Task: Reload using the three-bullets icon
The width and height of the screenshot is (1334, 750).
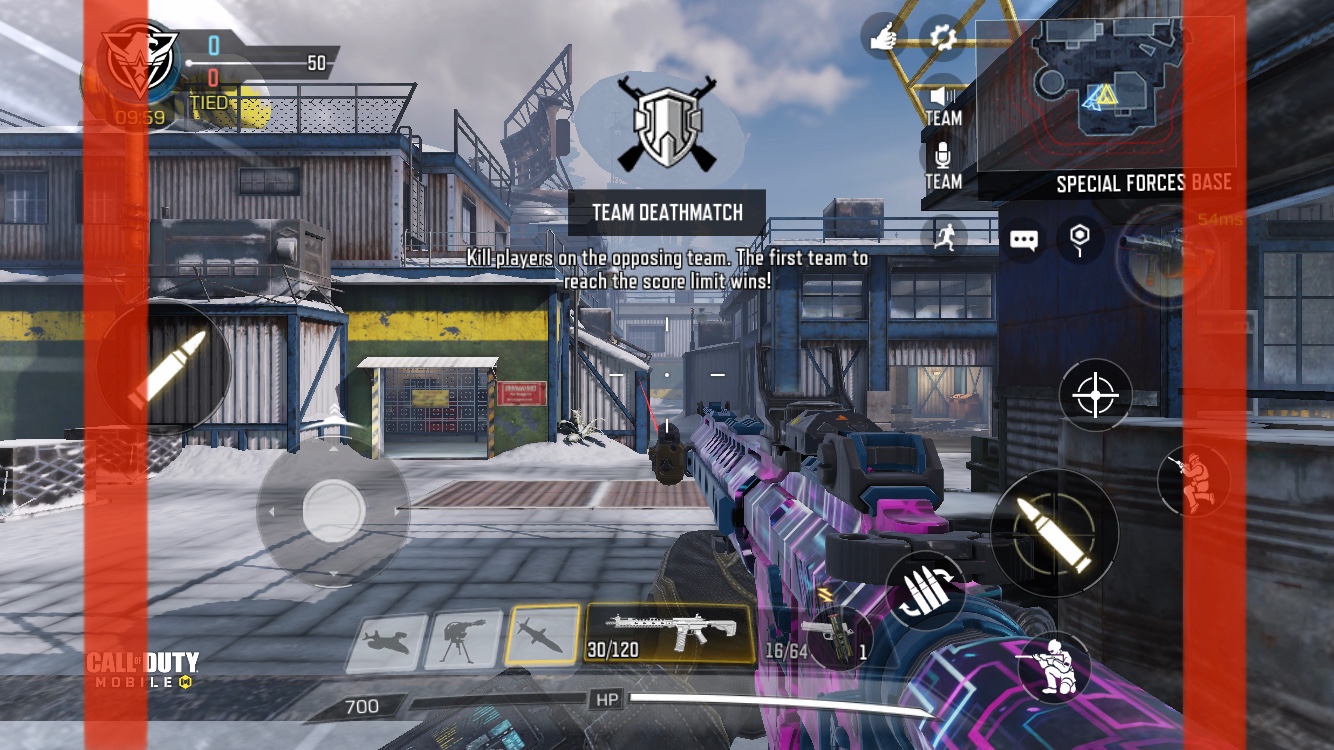Action: coord(925,591)
